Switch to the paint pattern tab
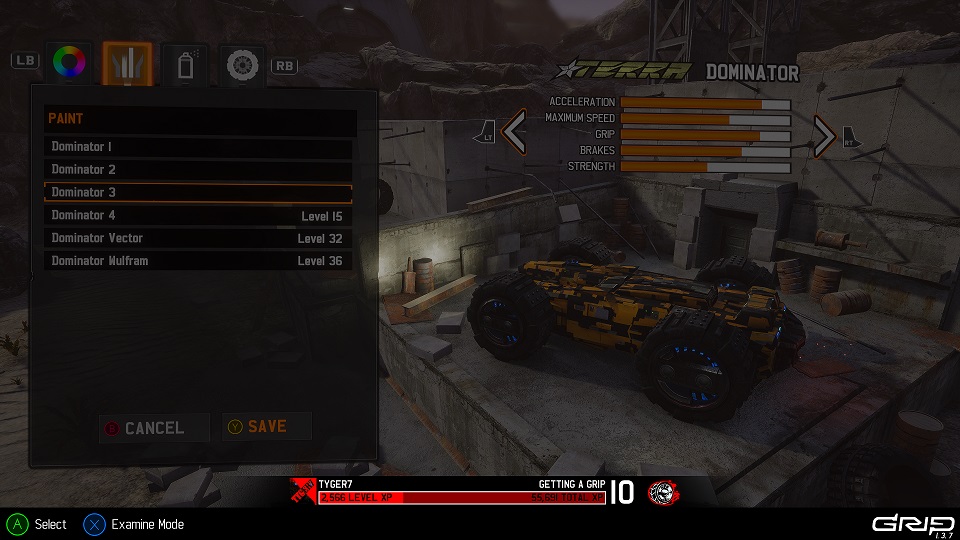 [x=127, y=64]
